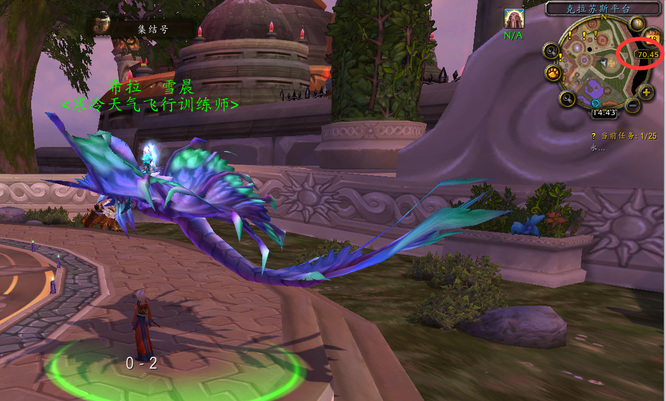Click the Dalaran minimap

click(598, 64)
